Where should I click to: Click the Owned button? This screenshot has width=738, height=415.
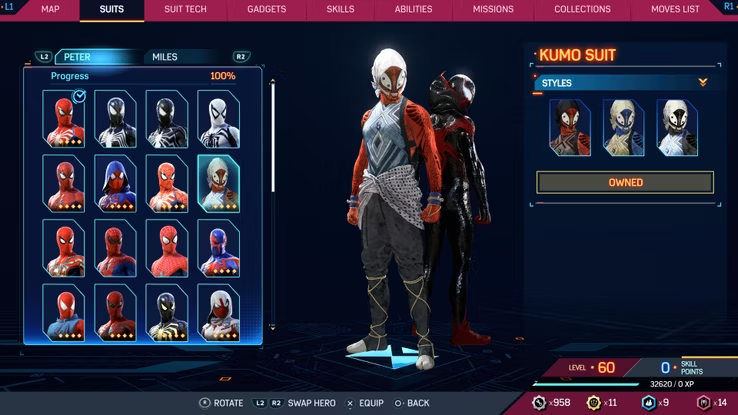point(625,183)
